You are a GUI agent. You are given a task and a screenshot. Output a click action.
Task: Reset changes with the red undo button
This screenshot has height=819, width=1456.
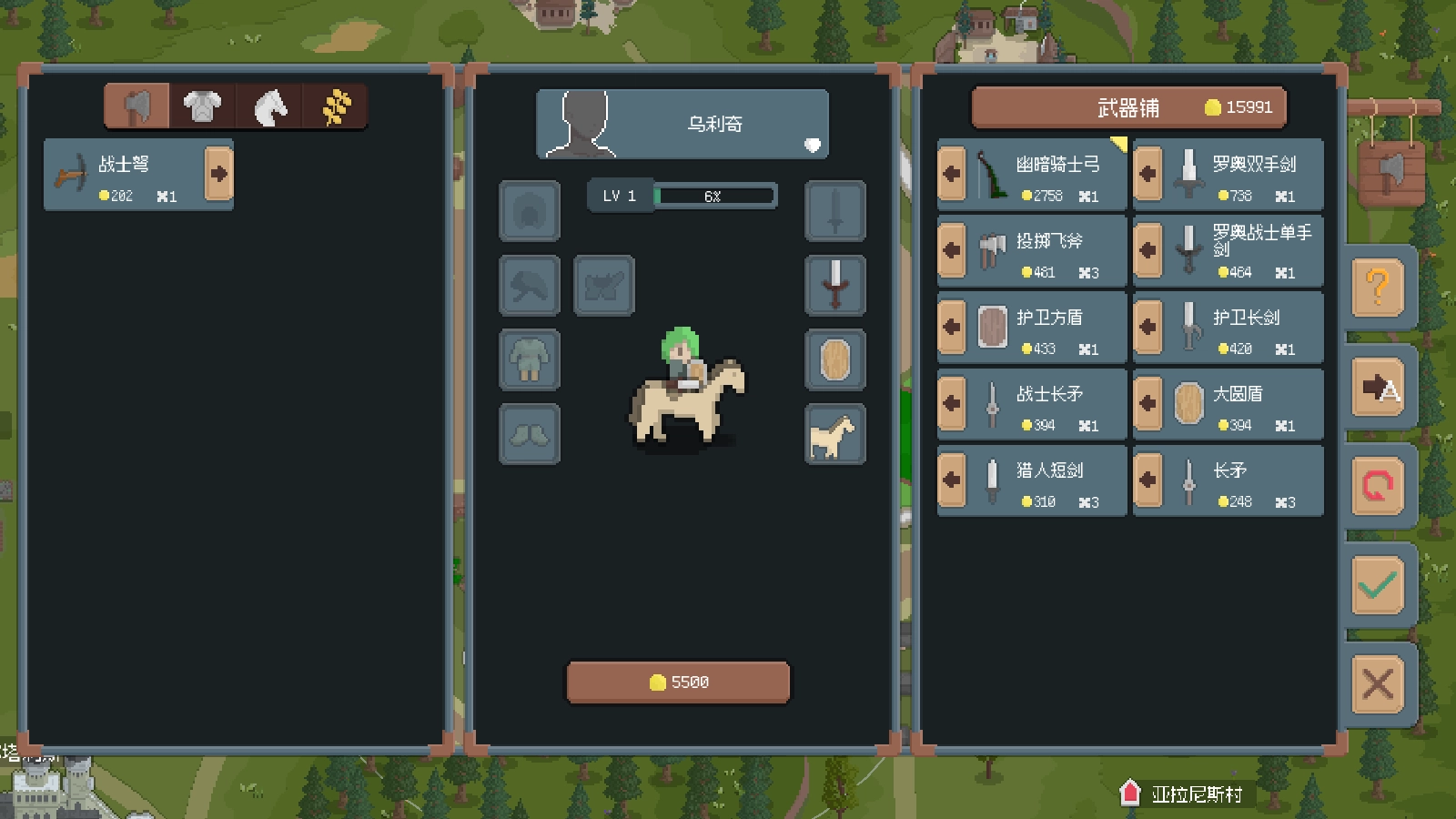(1378, 486)
